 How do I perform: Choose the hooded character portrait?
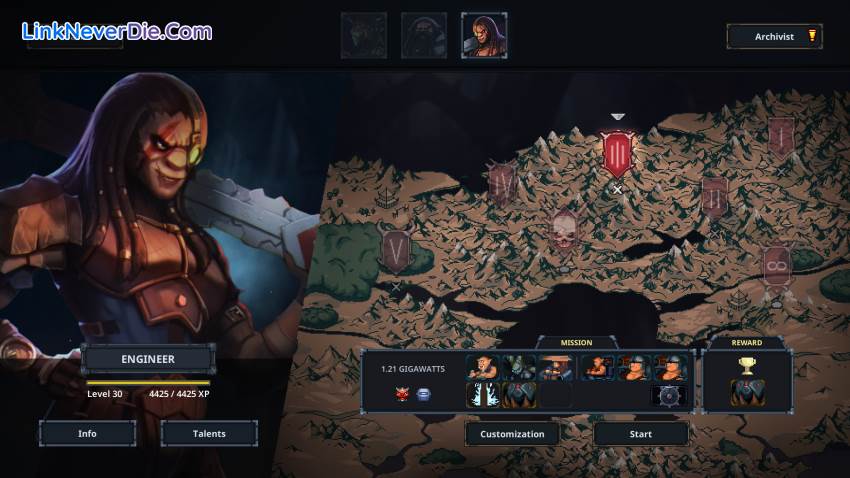click(x=424, y=36)
